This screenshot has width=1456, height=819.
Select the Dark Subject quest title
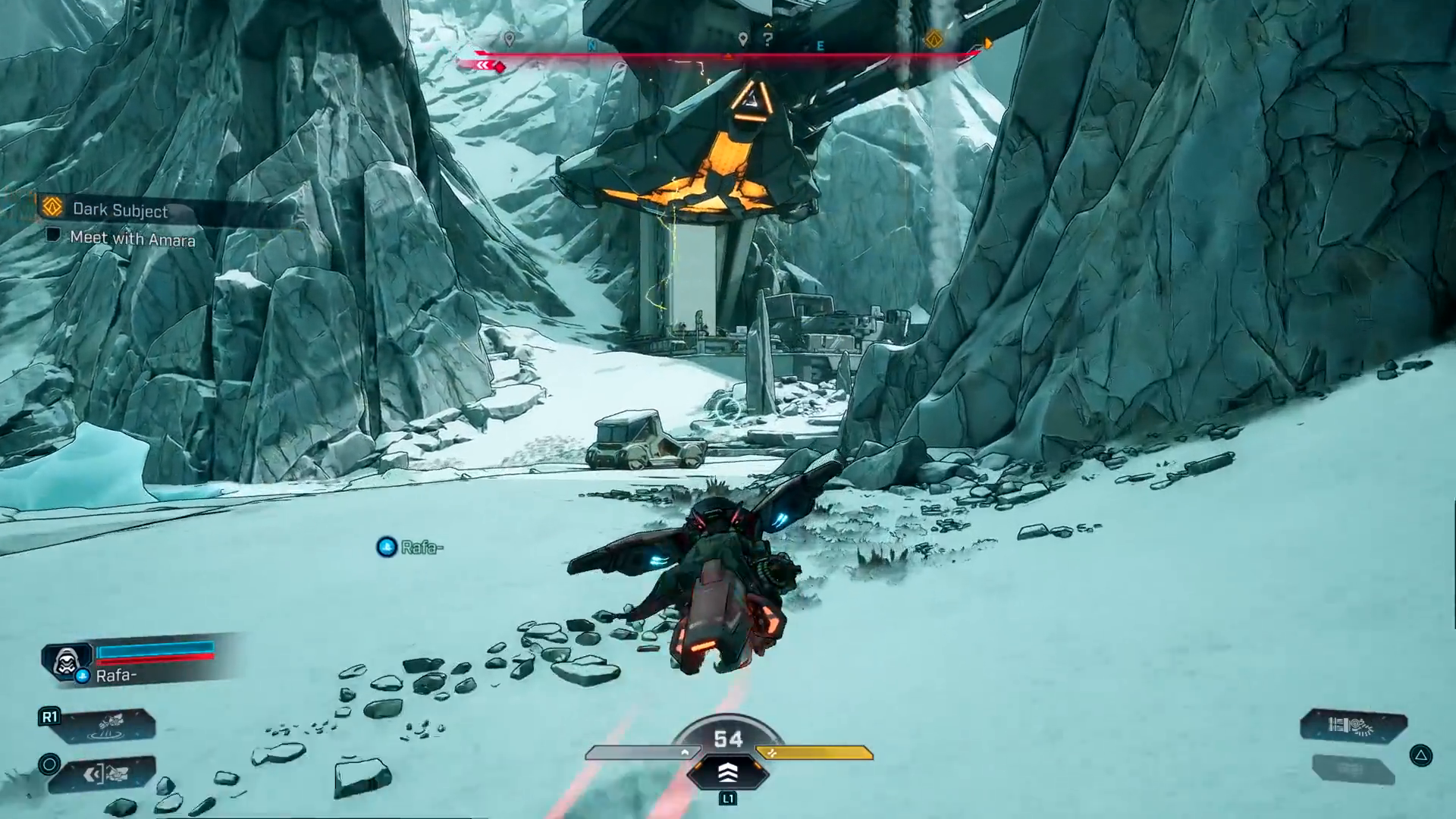point(120,212)
